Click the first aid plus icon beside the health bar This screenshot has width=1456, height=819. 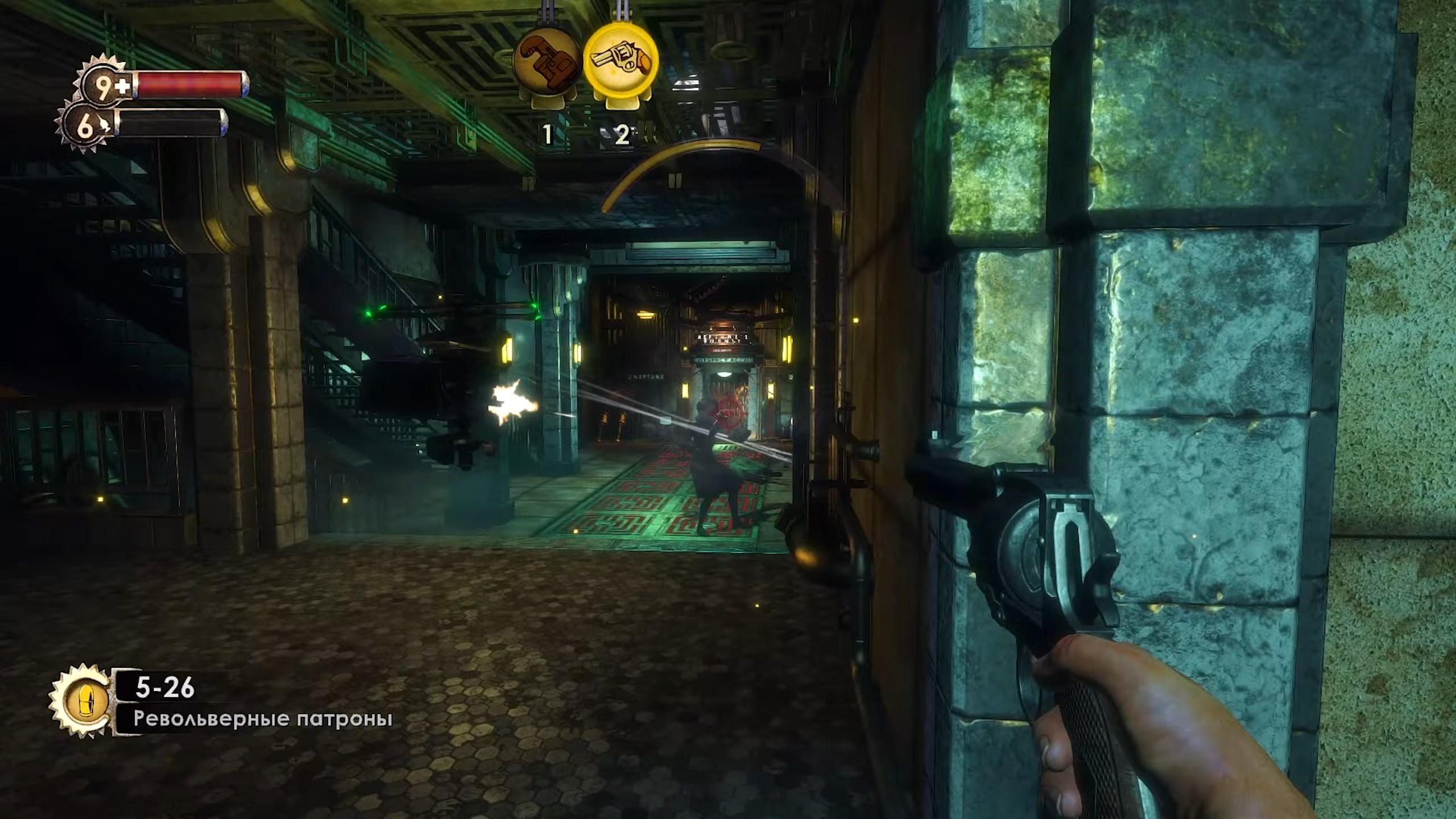tap(123, 85)
